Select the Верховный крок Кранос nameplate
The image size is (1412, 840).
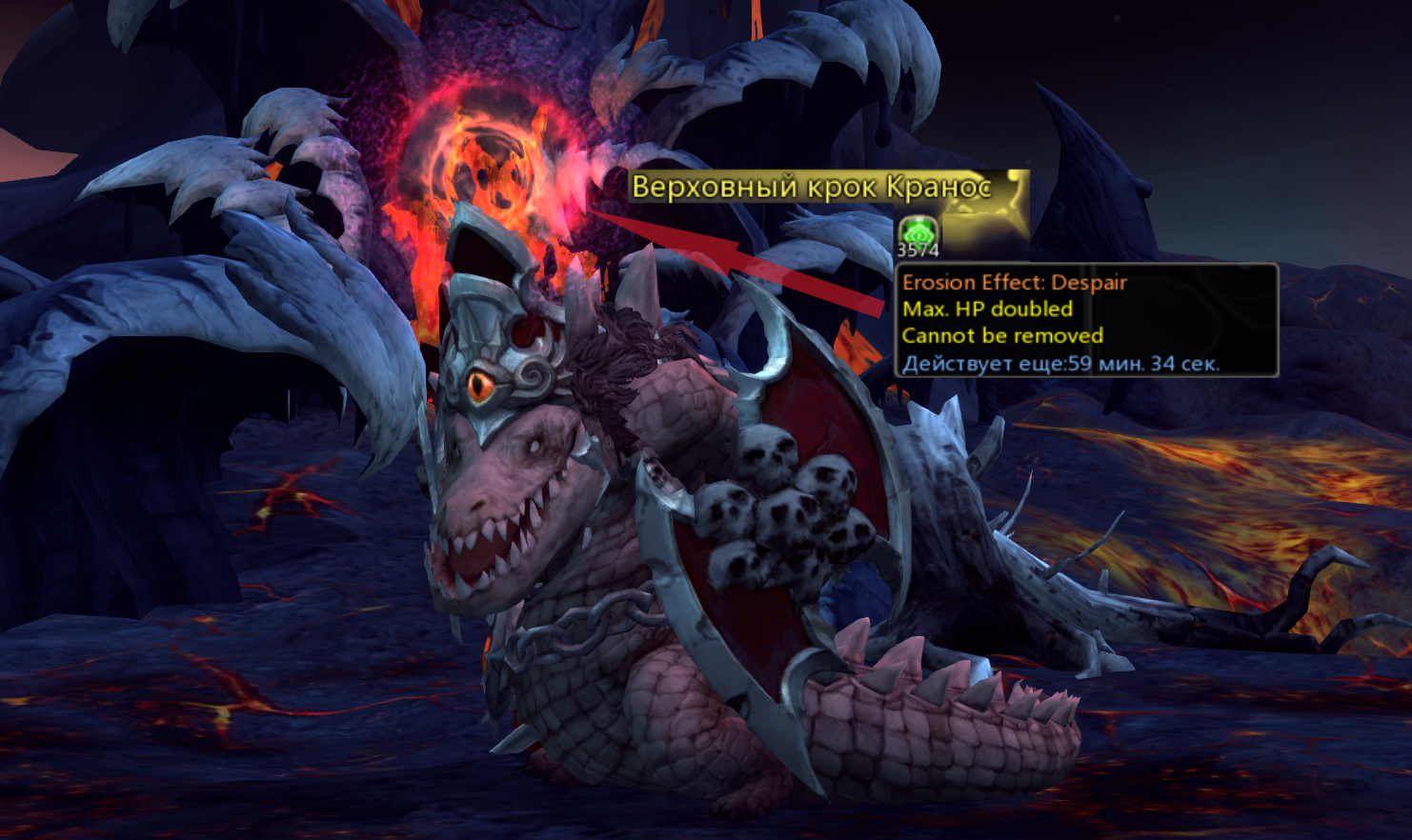pyautogui.click(x=812, y=187)
